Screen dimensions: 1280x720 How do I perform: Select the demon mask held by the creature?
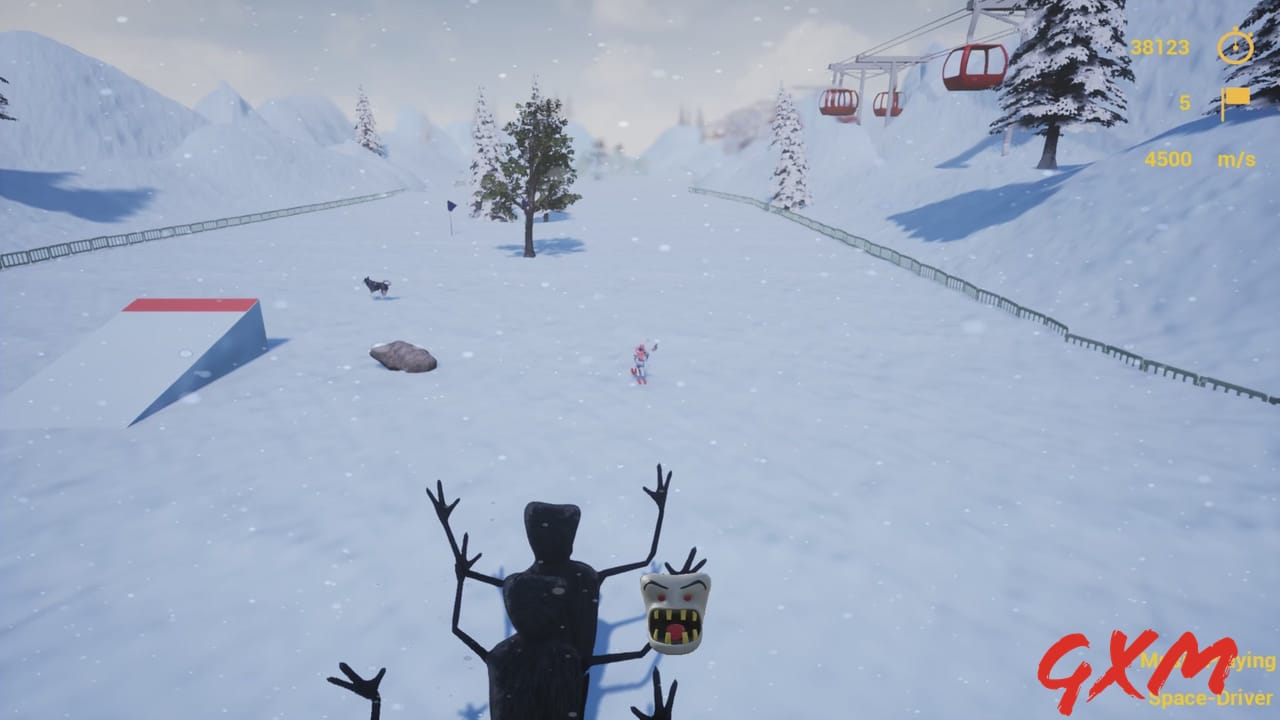pos(672,611)
